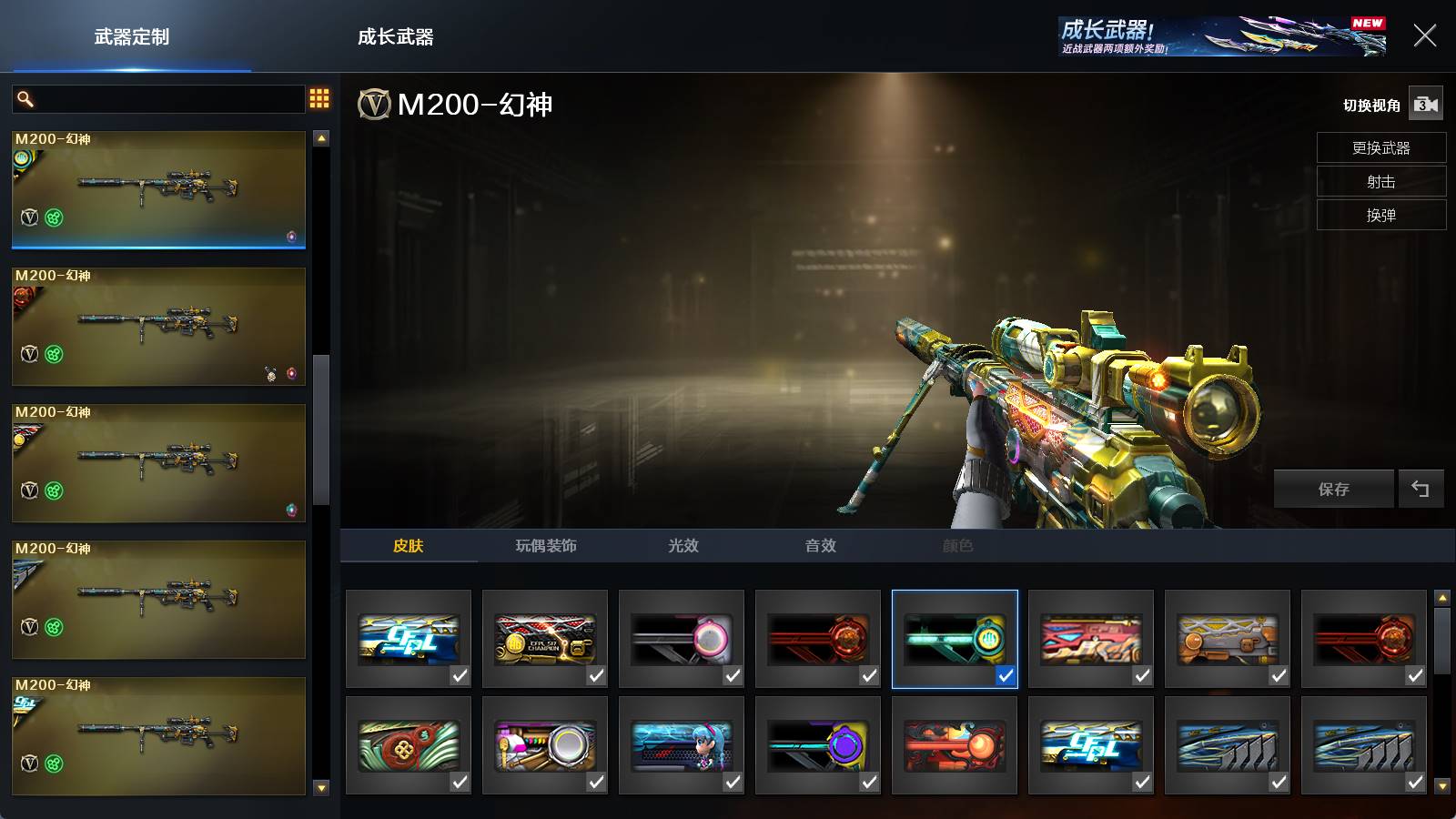The width and height of the screenshot is (1456, 819).
Task: Click the 成长武器 promotional banner
Action: (x=1221, y=36)
